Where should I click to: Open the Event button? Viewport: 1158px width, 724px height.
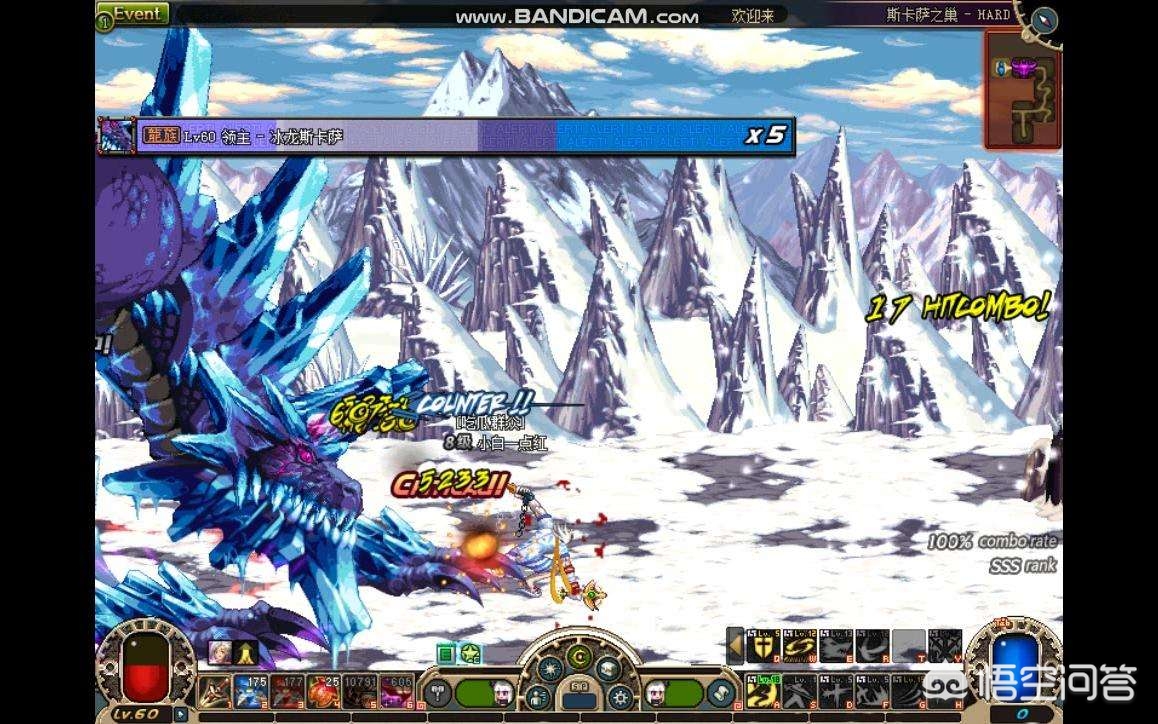(133, 14)
